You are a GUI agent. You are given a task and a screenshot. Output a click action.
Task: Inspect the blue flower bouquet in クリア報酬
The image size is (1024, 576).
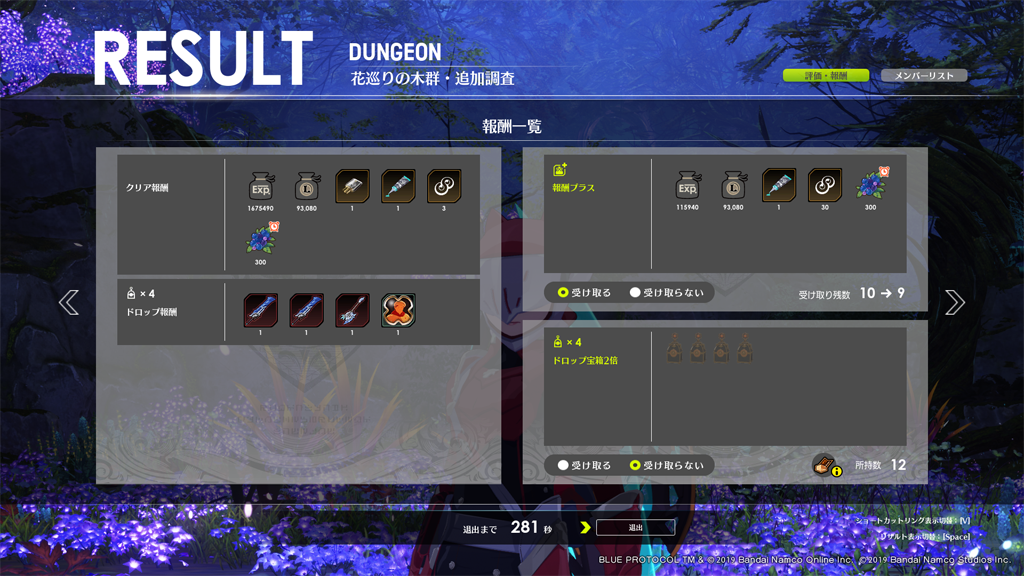[x=262, y=241]
